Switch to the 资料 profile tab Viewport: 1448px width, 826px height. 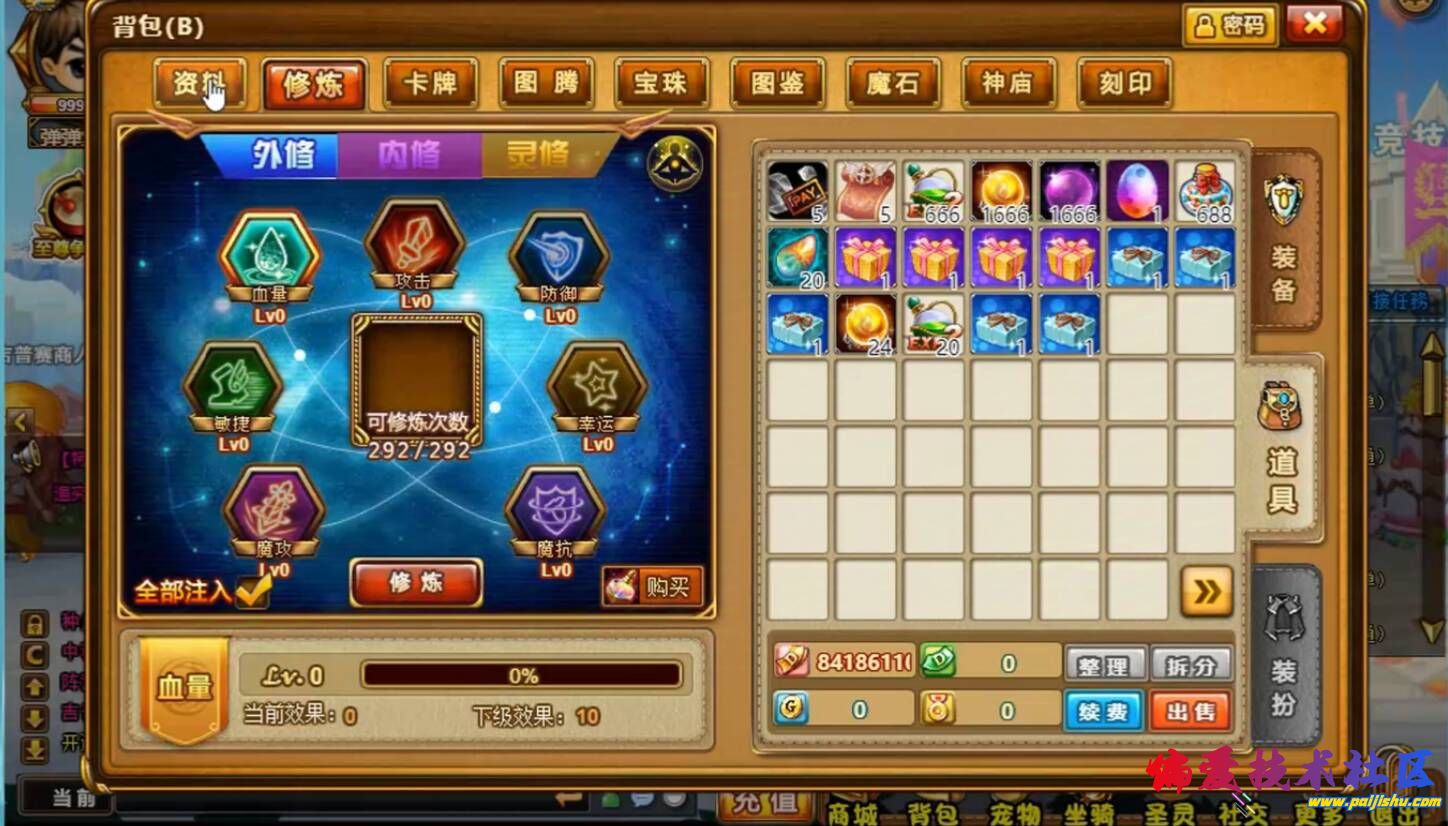coord(199,83)
